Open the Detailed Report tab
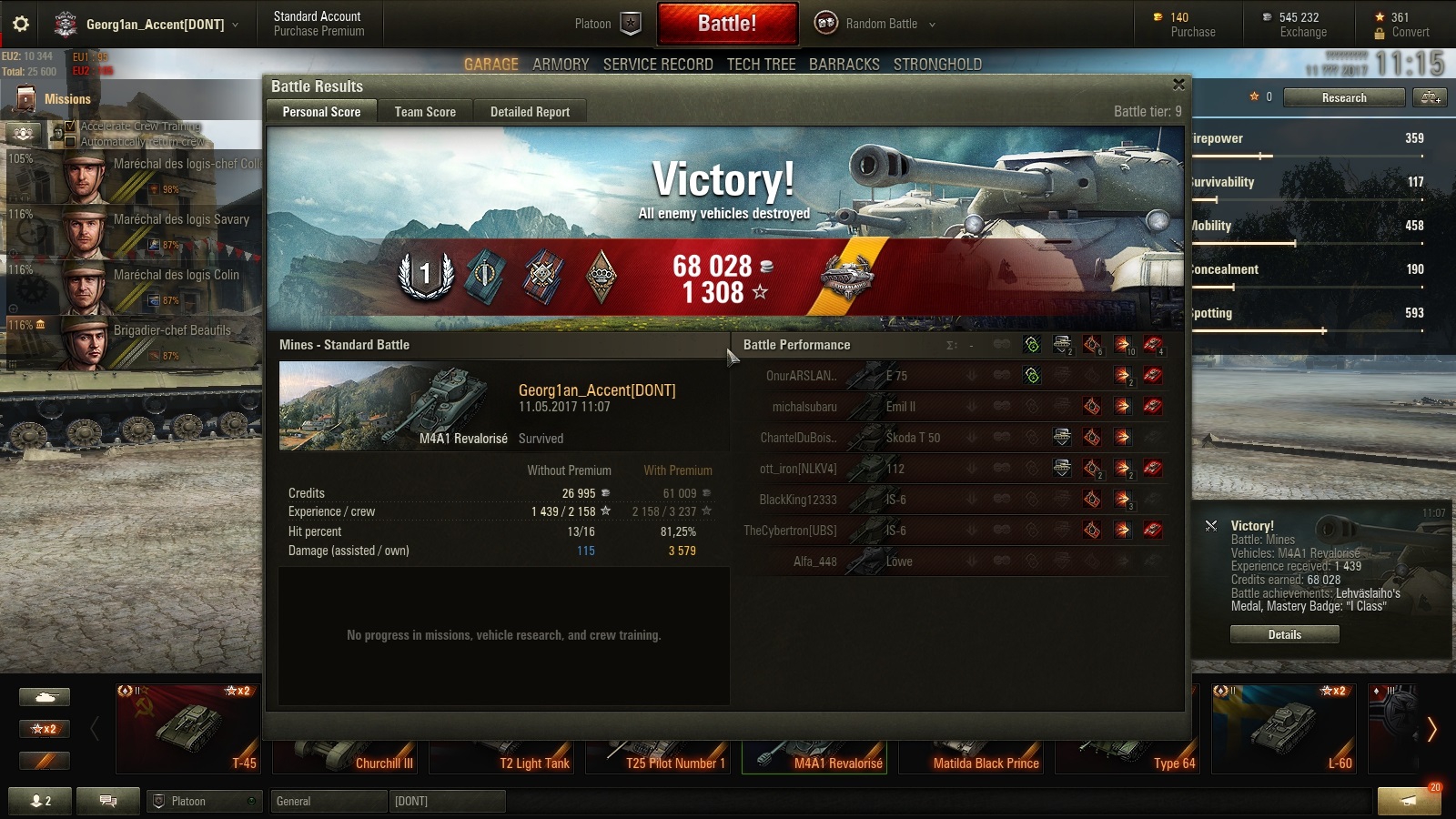The image size is (1456, 819). [x=530, y=112]
